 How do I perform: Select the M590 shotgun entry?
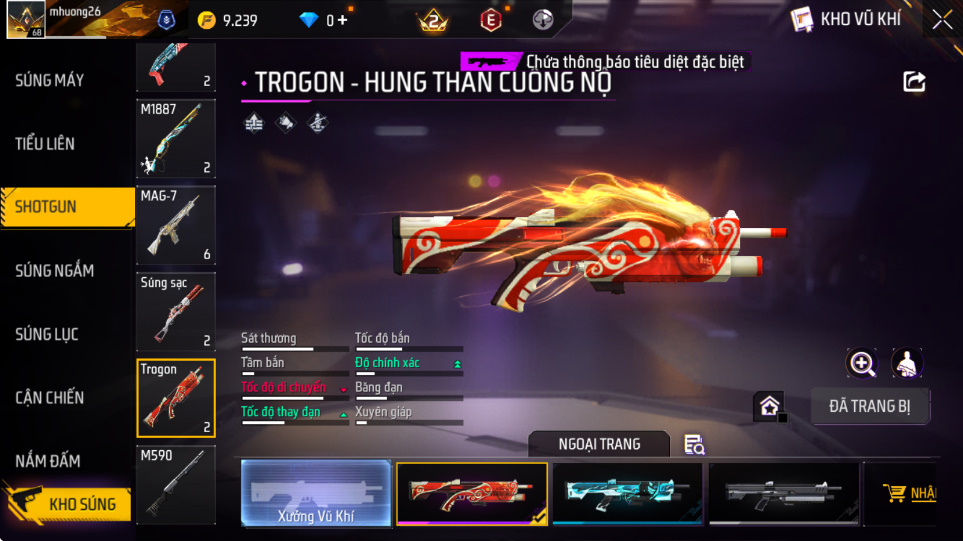click(x=176, y=485)
